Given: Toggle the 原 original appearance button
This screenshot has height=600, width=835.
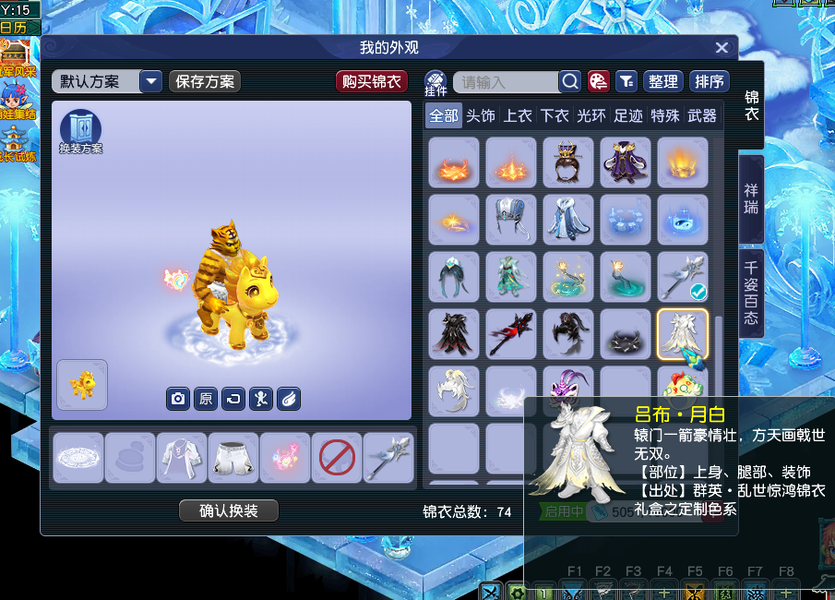Looking at the screenshot, I should click(205, 398).
